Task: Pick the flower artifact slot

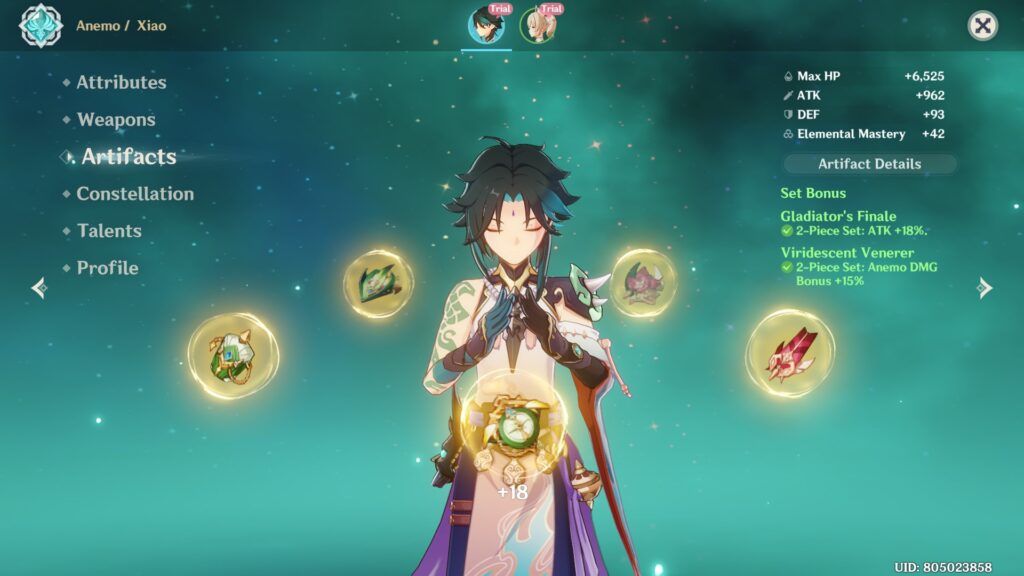Action: (643, 283)
